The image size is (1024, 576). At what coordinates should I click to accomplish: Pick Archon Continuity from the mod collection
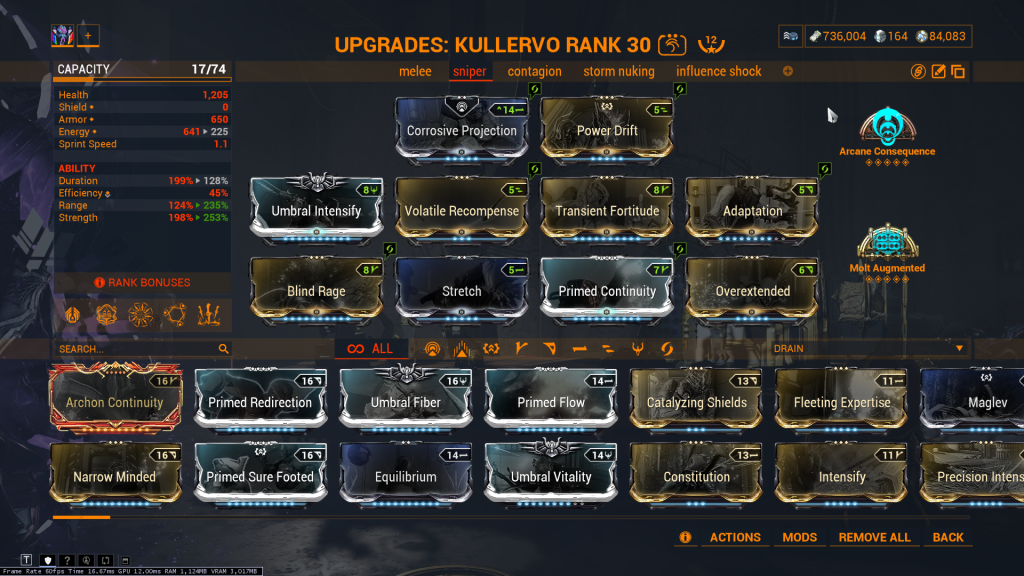point(114,402)
